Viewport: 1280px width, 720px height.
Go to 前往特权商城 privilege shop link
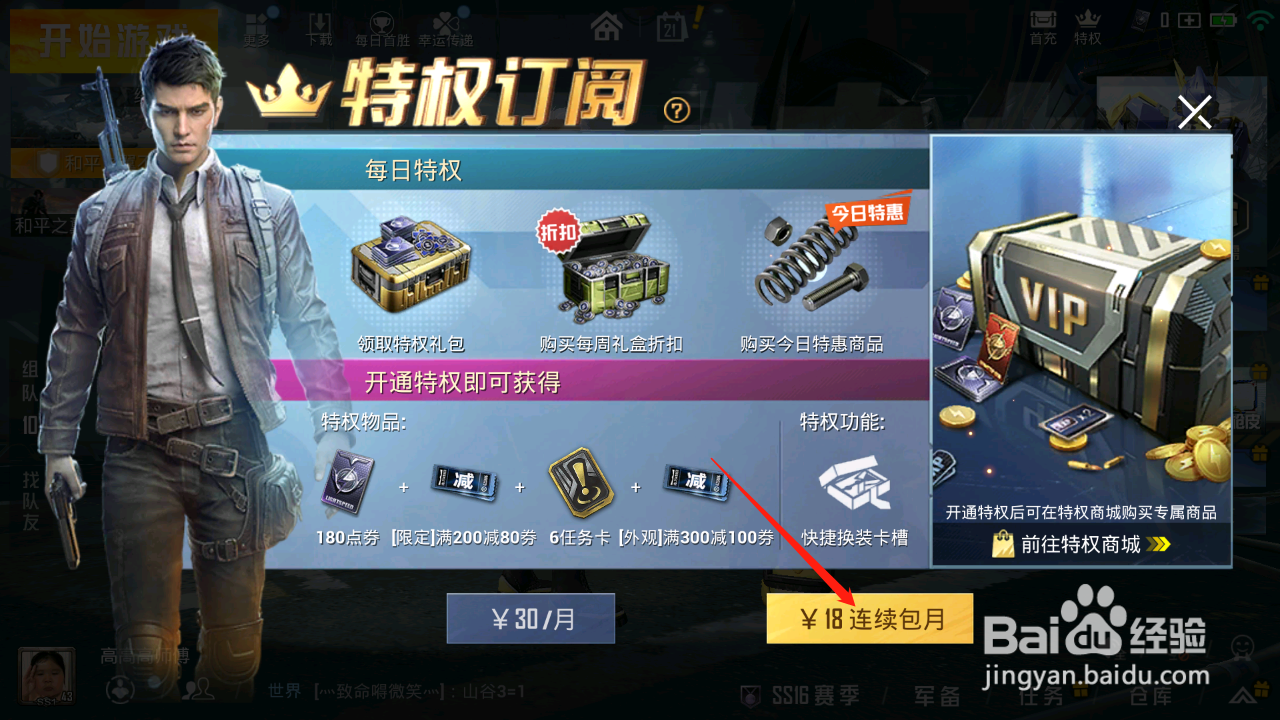coord(1080,545)
